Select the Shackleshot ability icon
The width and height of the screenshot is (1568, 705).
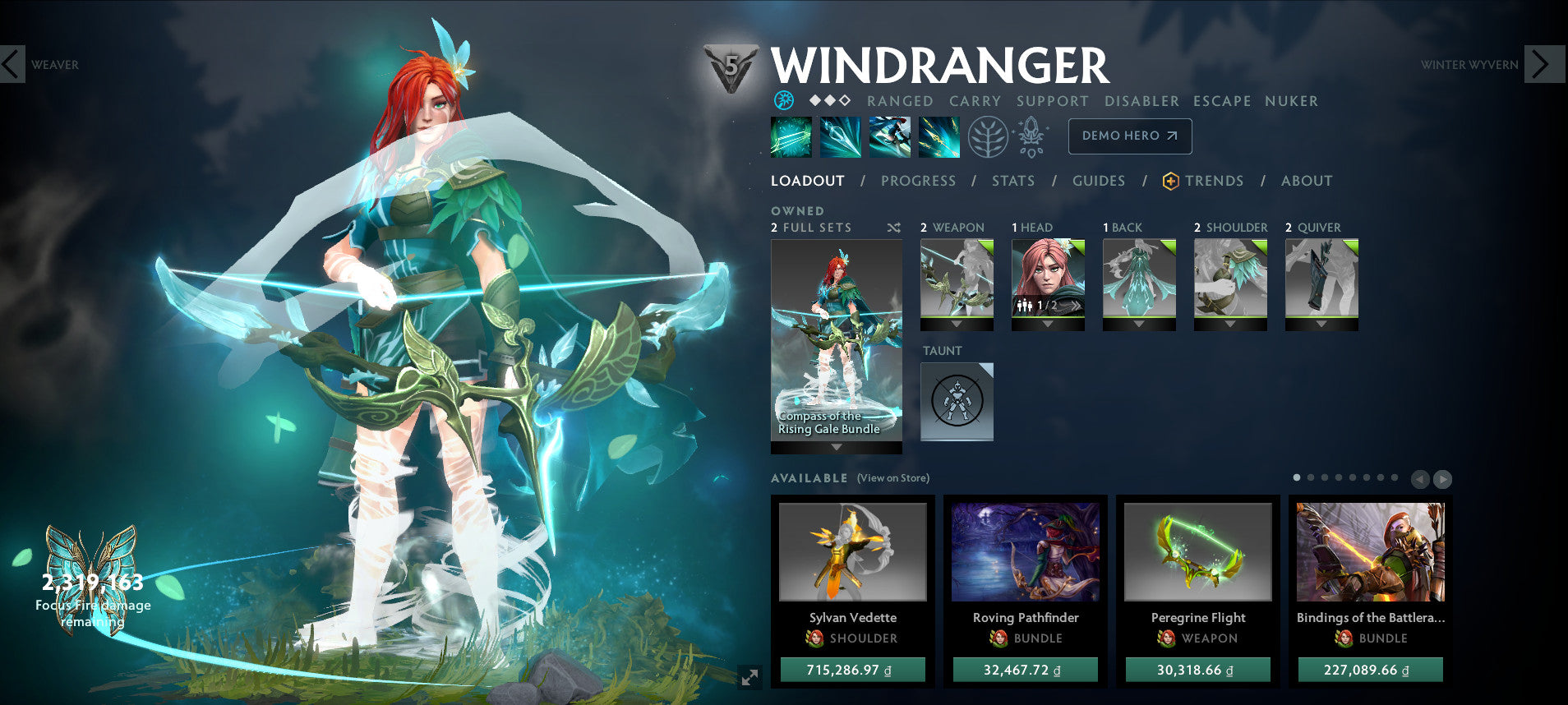point(791,136)
